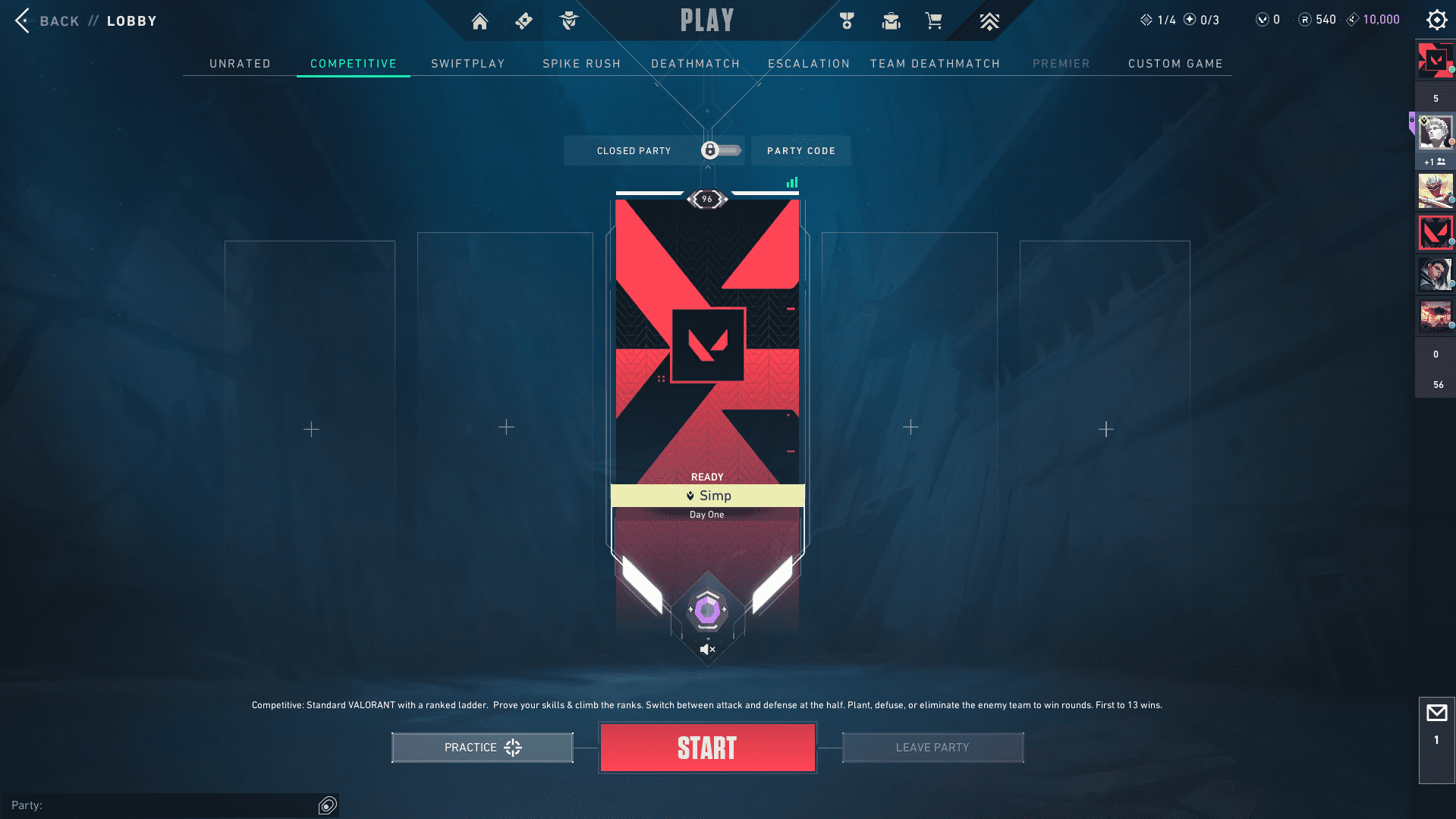1456x819 pixels.
Task: Add a player to the empty leftmost slot
Action: pos(310,429)
